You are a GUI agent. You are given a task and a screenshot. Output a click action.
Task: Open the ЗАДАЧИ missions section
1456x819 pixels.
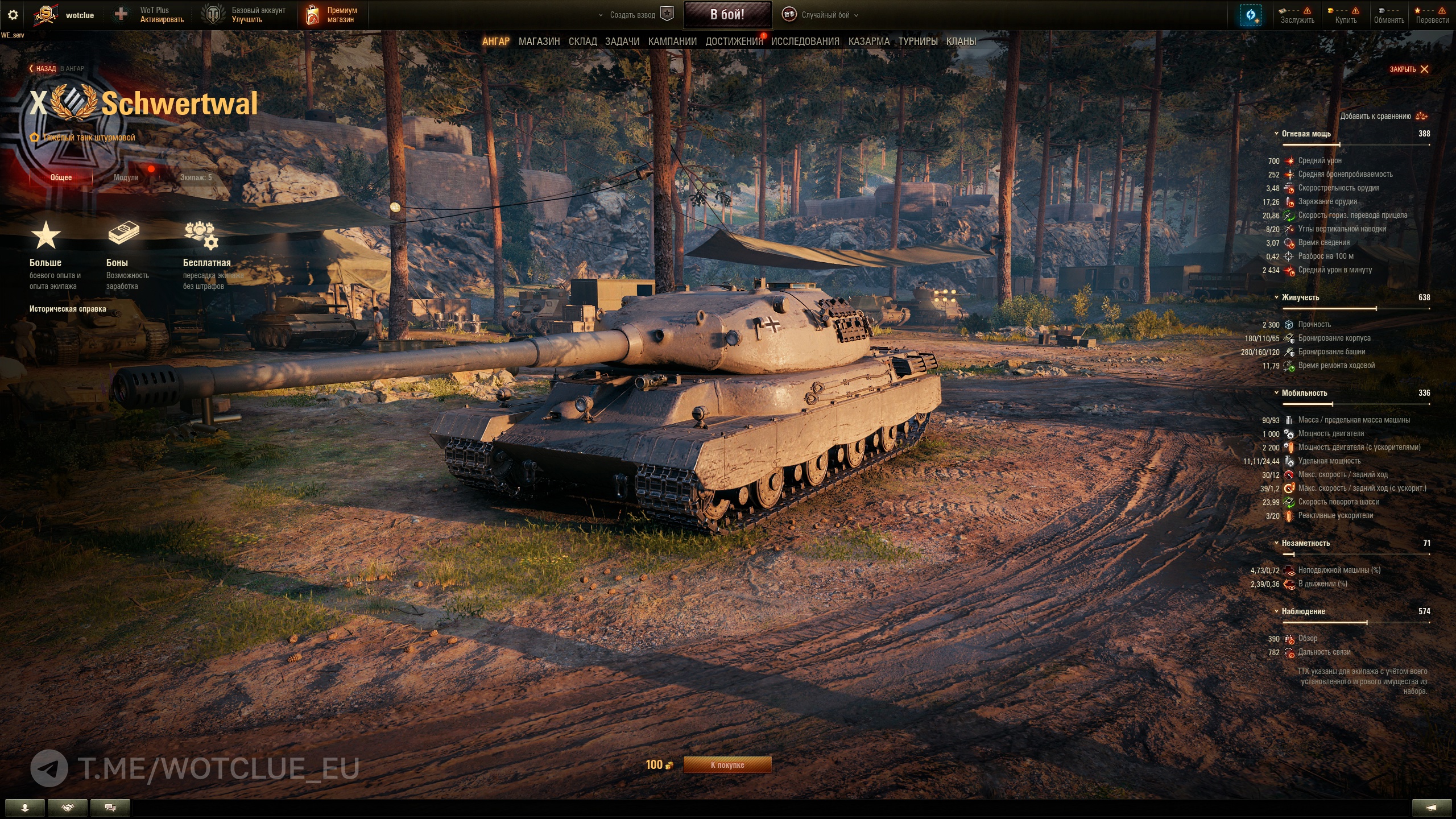click(622, 42)
